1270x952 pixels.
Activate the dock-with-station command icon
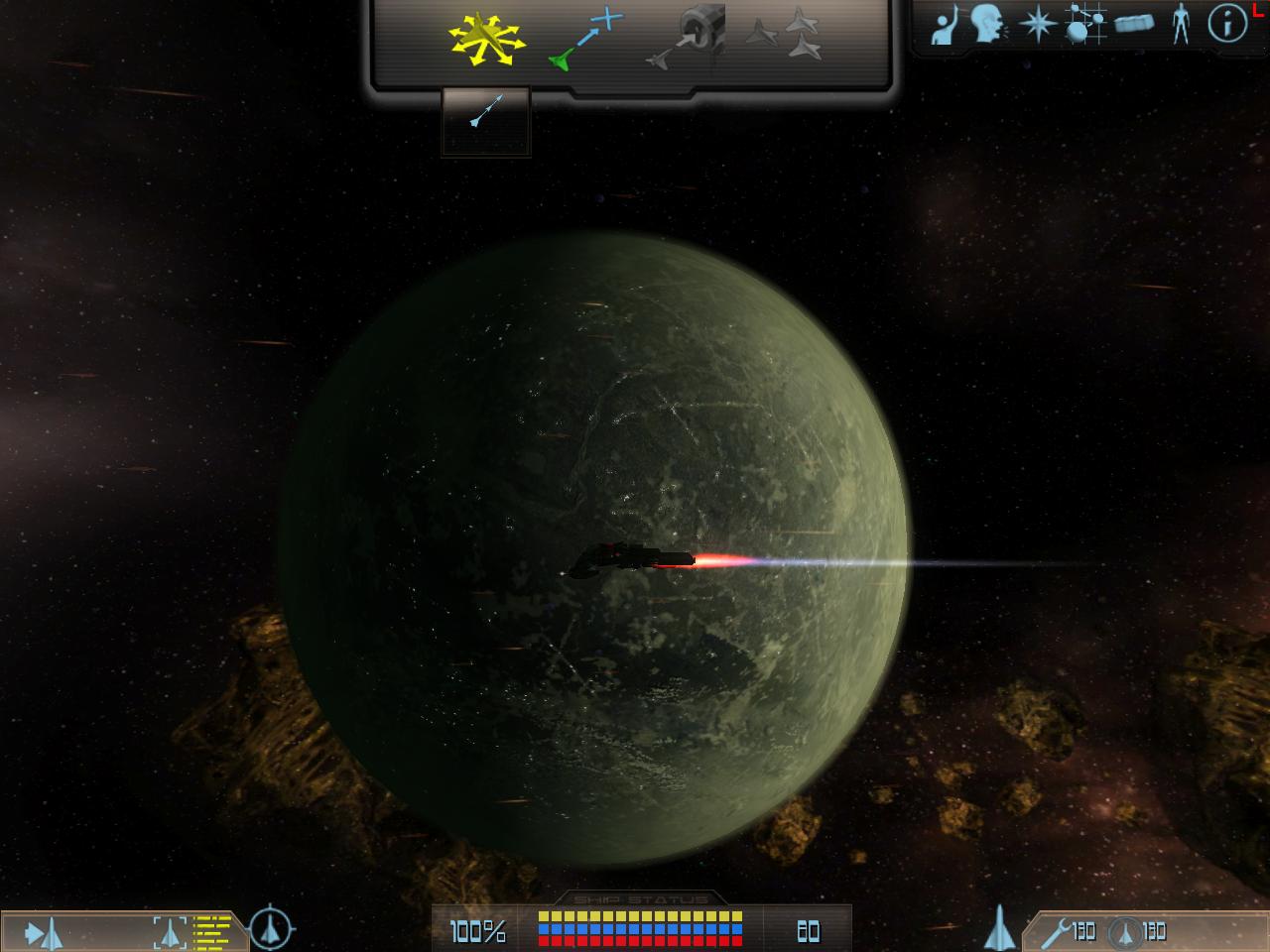pos(687,38)
